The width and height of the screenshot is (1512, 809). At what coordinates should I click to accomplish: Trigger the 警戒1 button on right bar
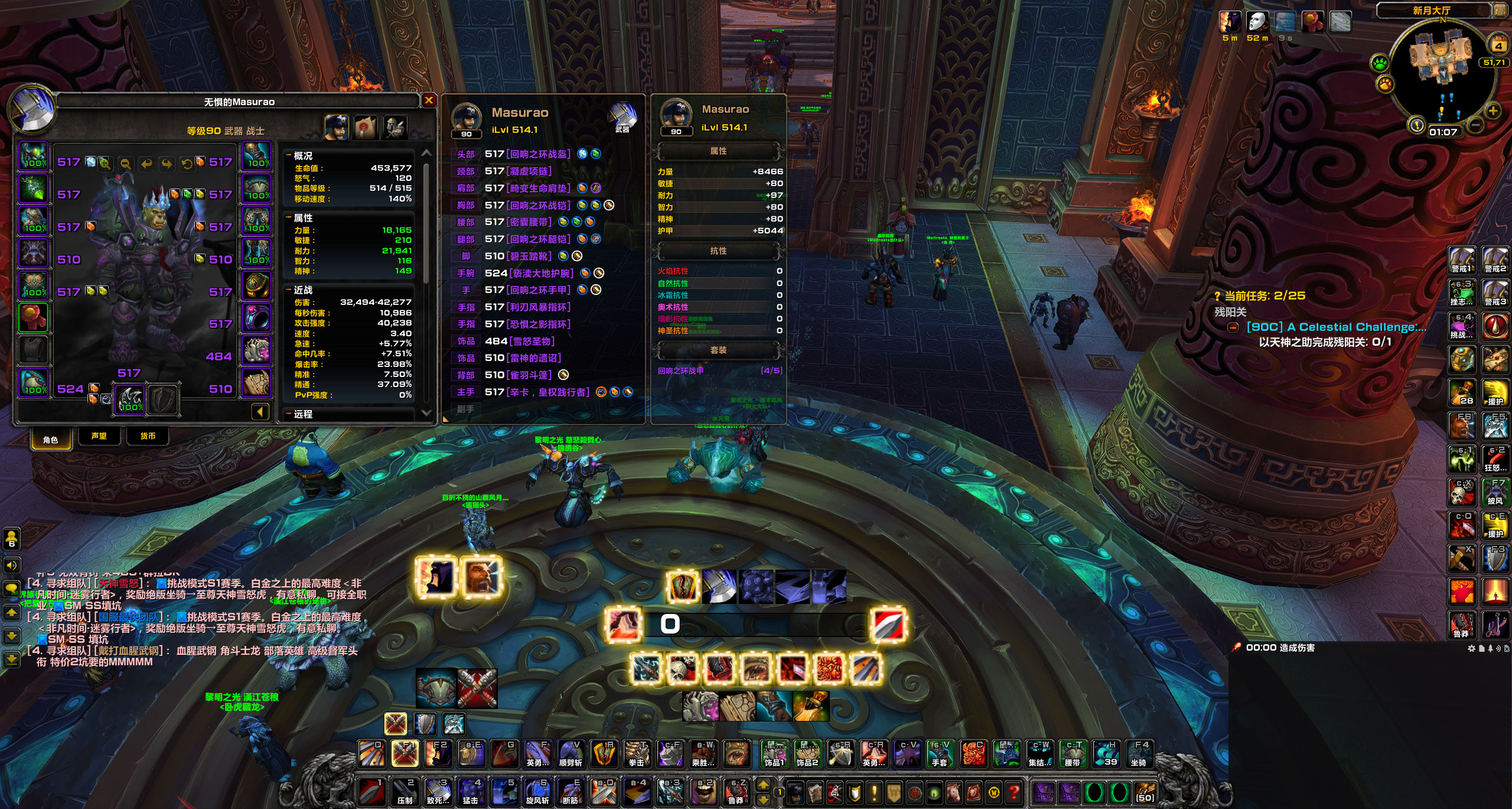click(x=1461, y=260)
